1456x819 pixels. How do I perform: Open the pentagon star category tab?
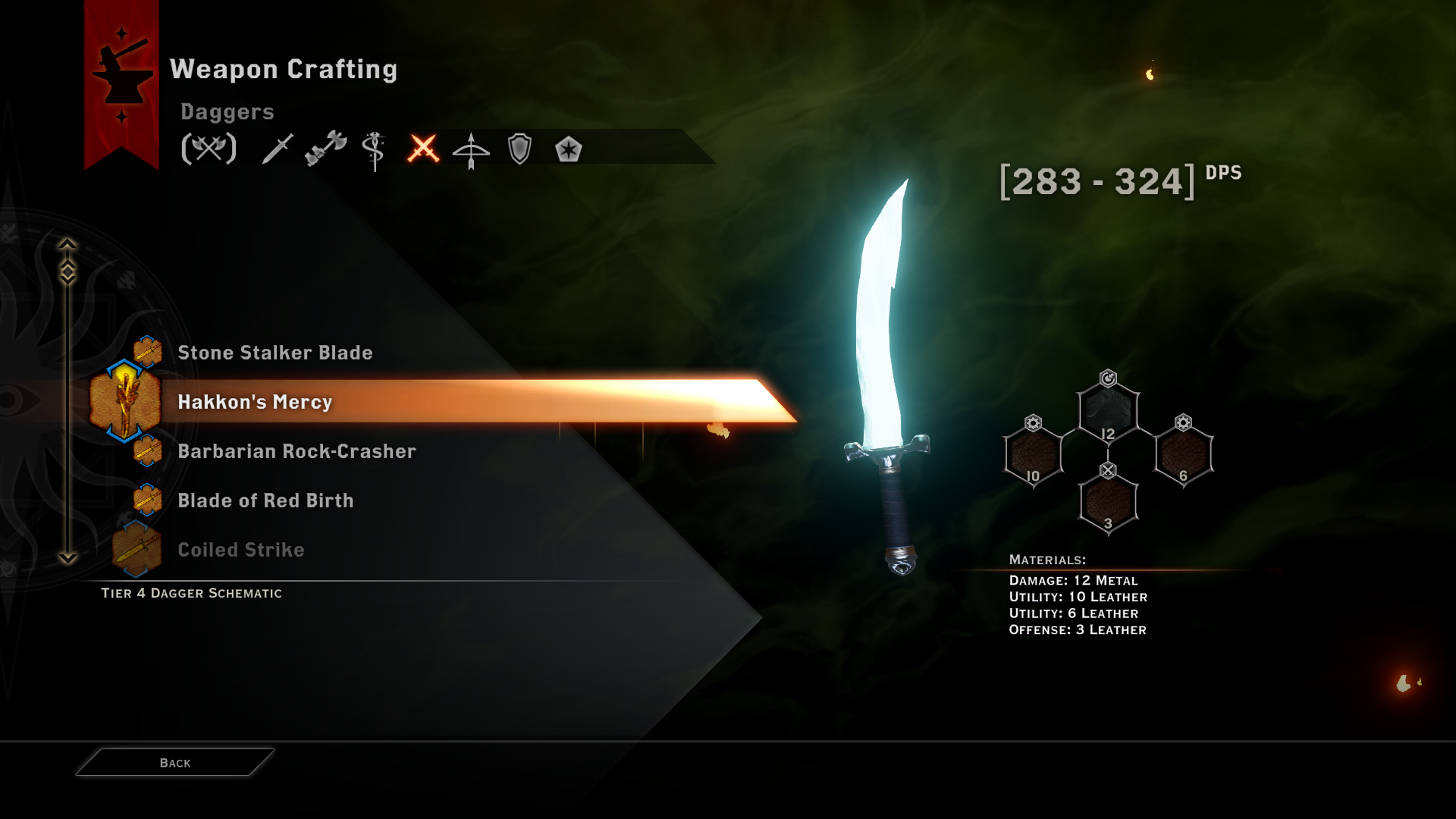[x=568, y=149]
